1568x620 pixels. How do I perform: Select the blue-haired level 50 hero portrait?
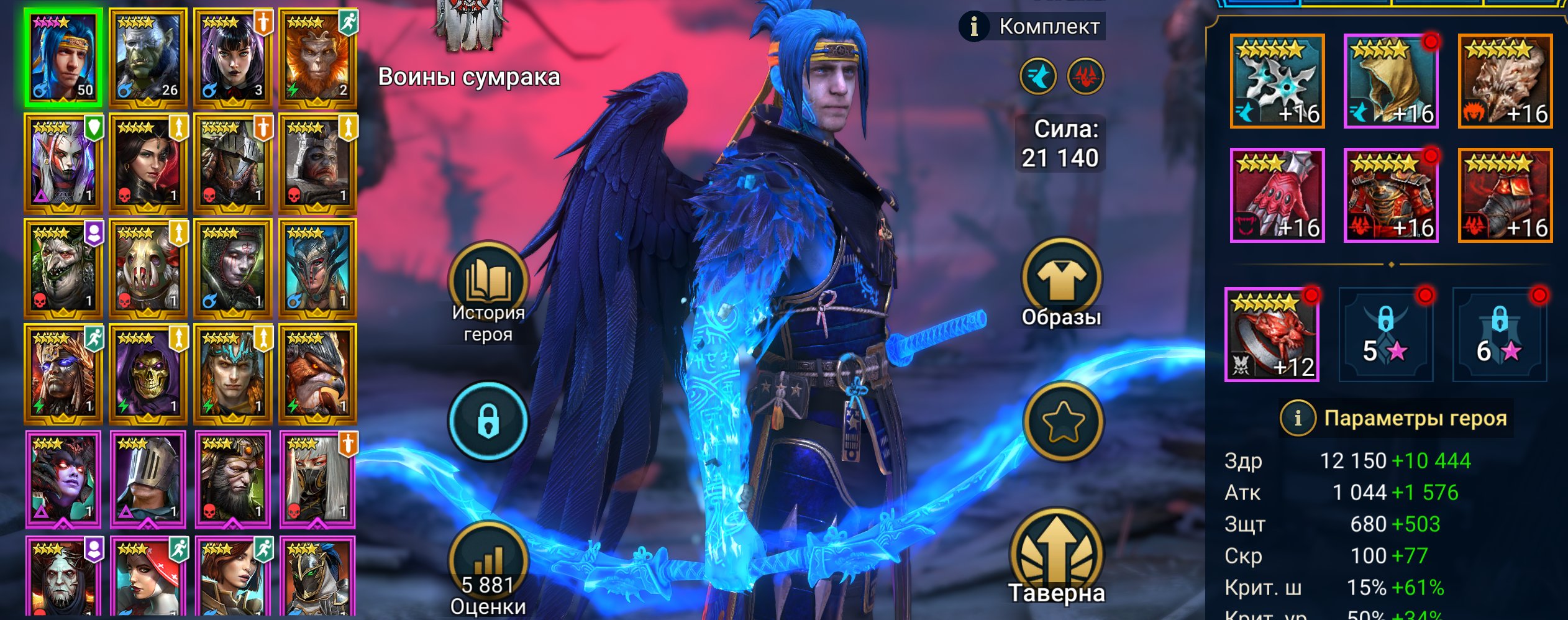[x=63, y=57]
